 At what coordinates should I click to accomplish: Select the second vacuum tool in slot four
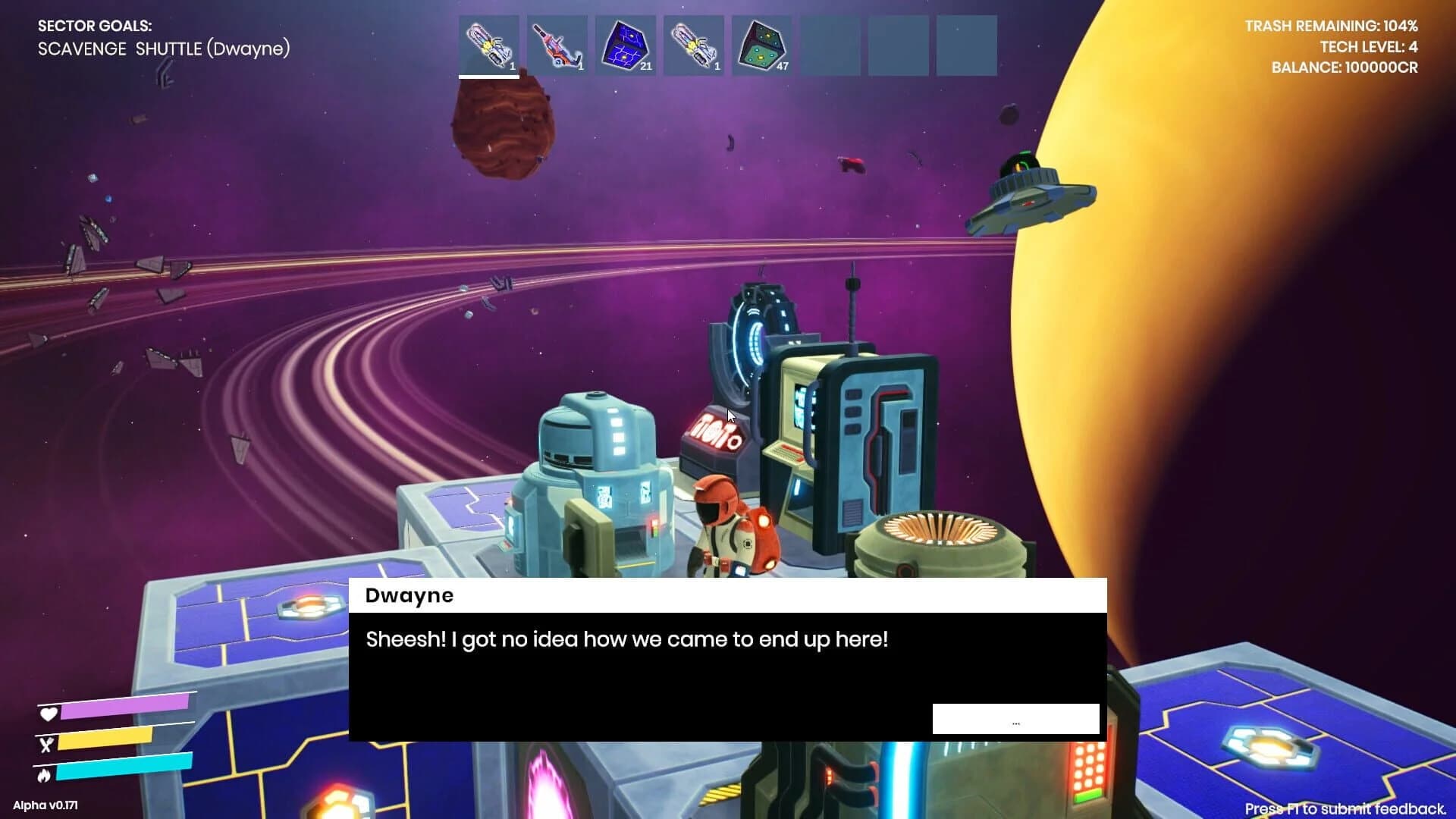694,45
